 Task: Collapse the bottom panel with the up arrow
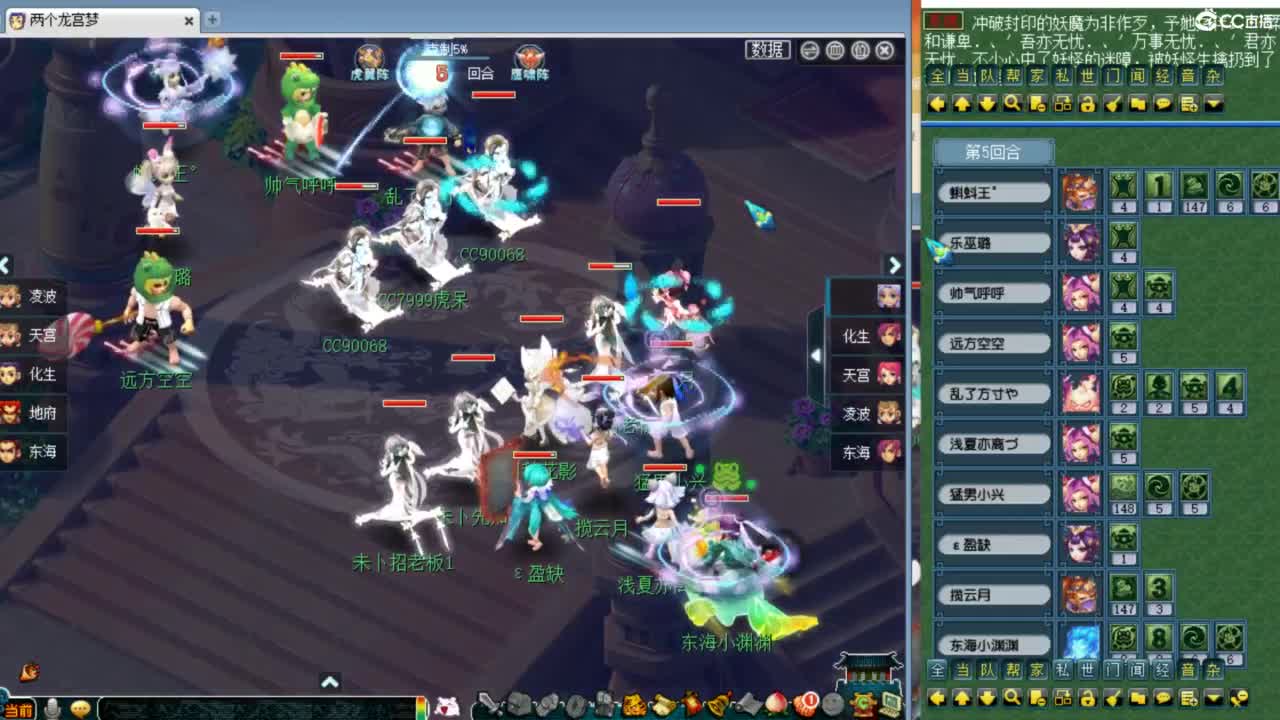point(330,680)
